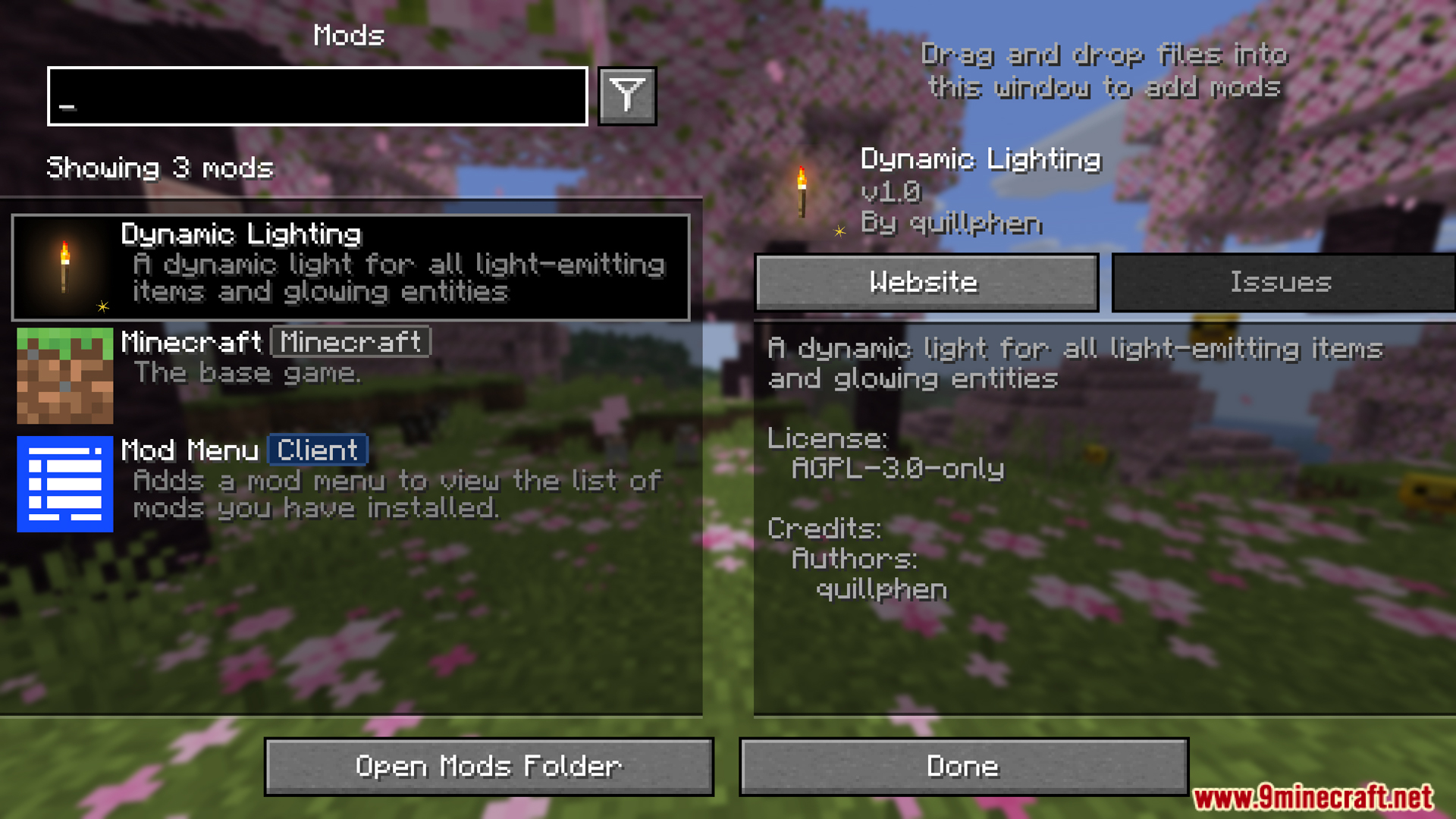The width and height of the screenshot is (1456, 819).
Task: Click the blue Mod Menu list icon
Action: [x=65, y=484]
